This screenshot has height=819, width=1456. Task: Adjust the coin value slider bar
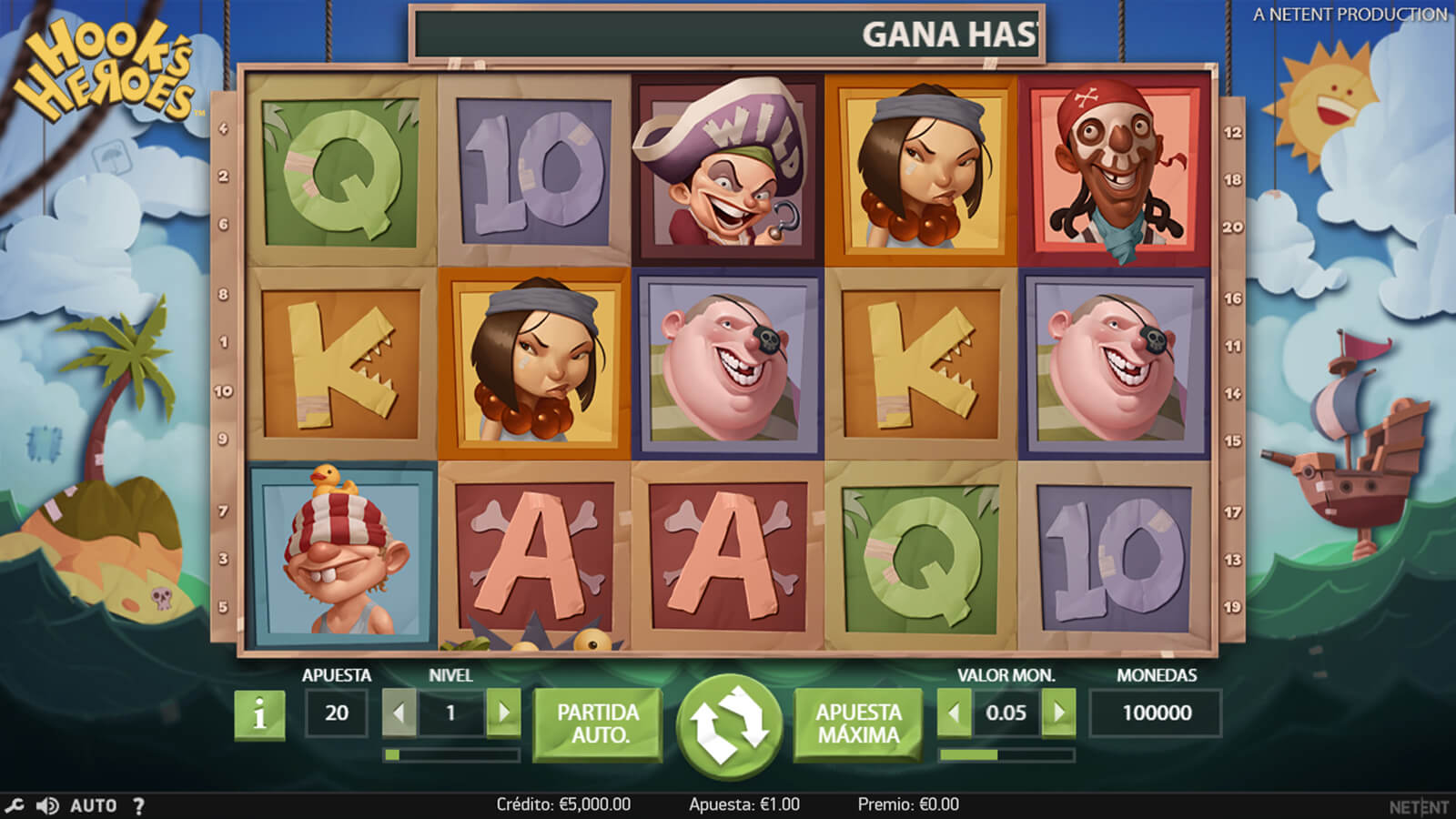tap(1006, 754)
